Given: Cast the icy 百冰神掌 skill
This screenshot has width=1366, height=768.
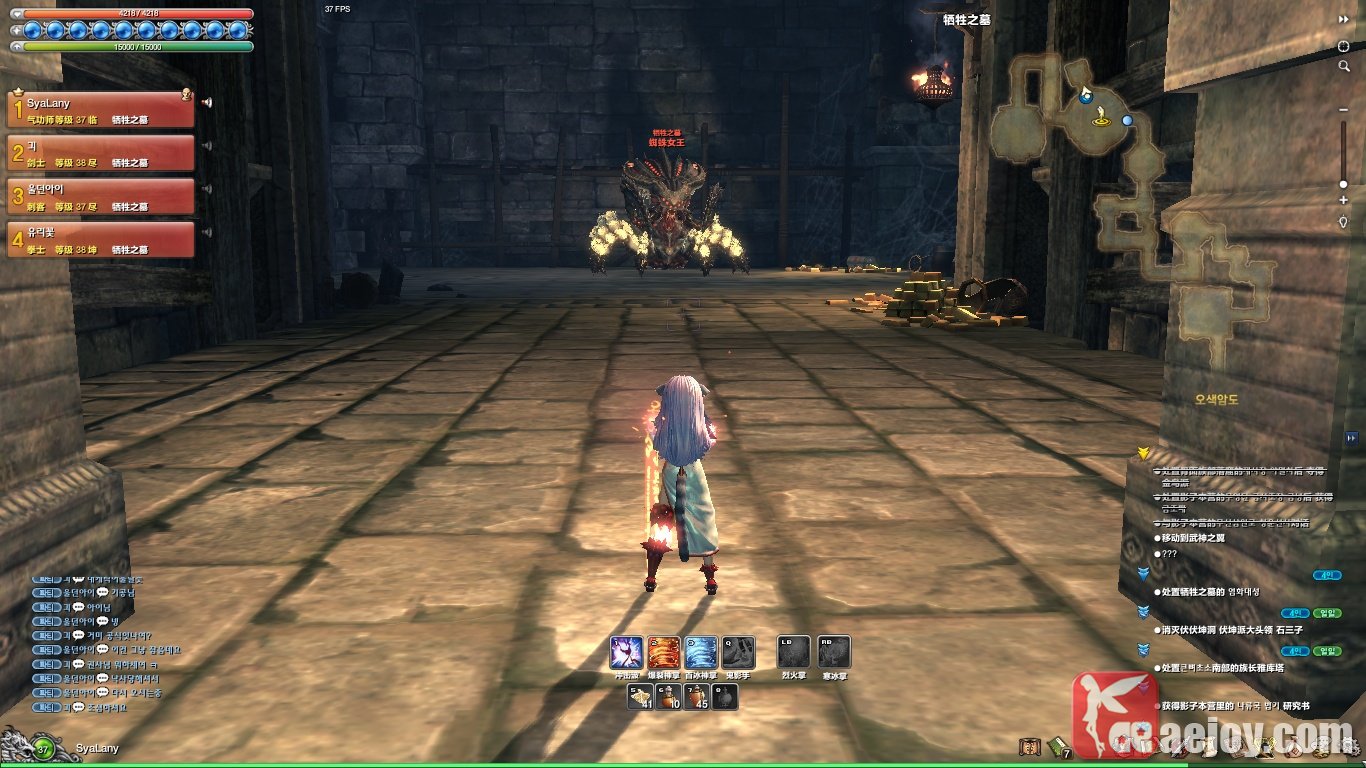Looking at the screenshot, I should [701, 653].
